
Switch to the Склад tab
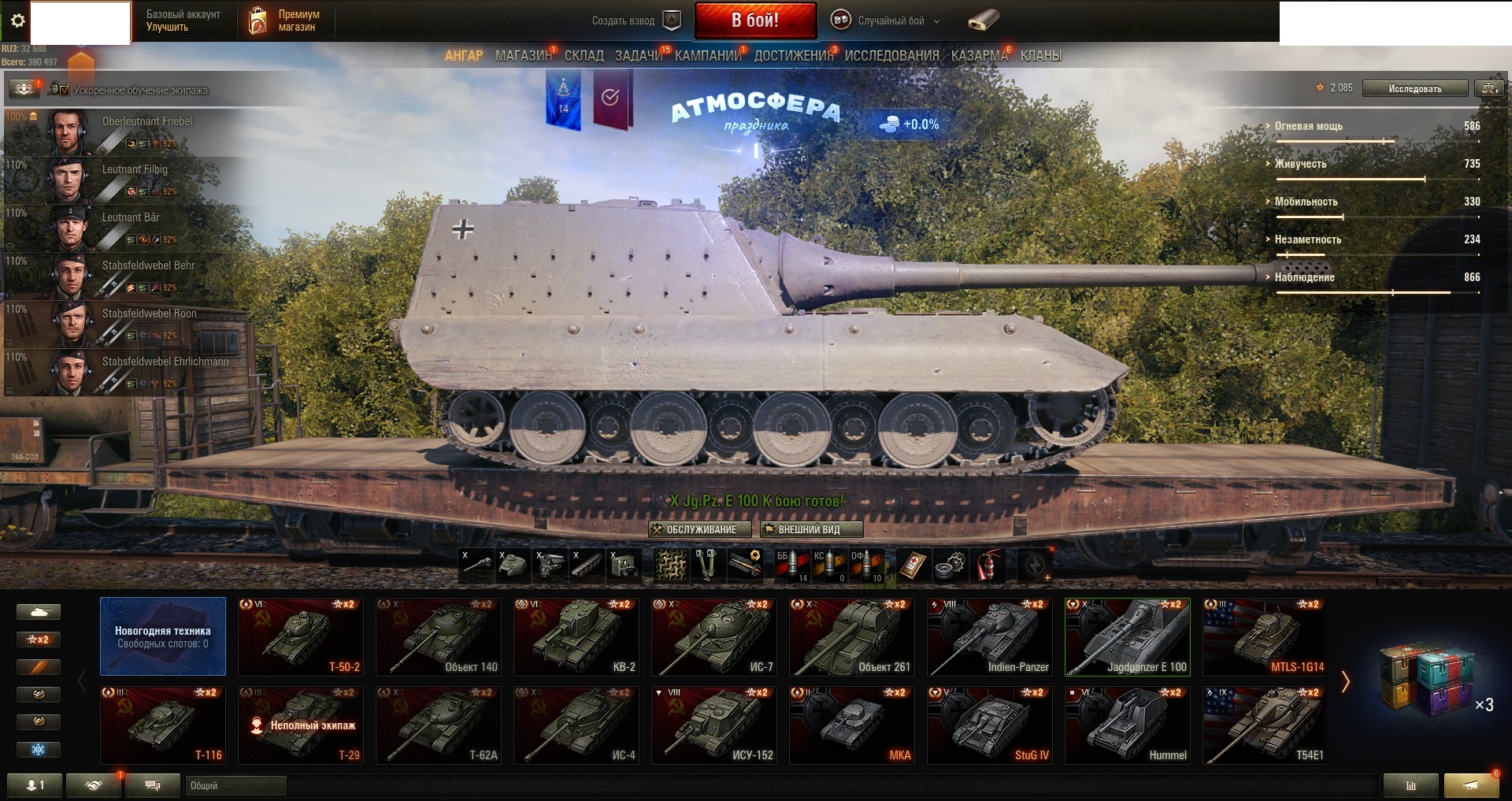coord(584,56)
